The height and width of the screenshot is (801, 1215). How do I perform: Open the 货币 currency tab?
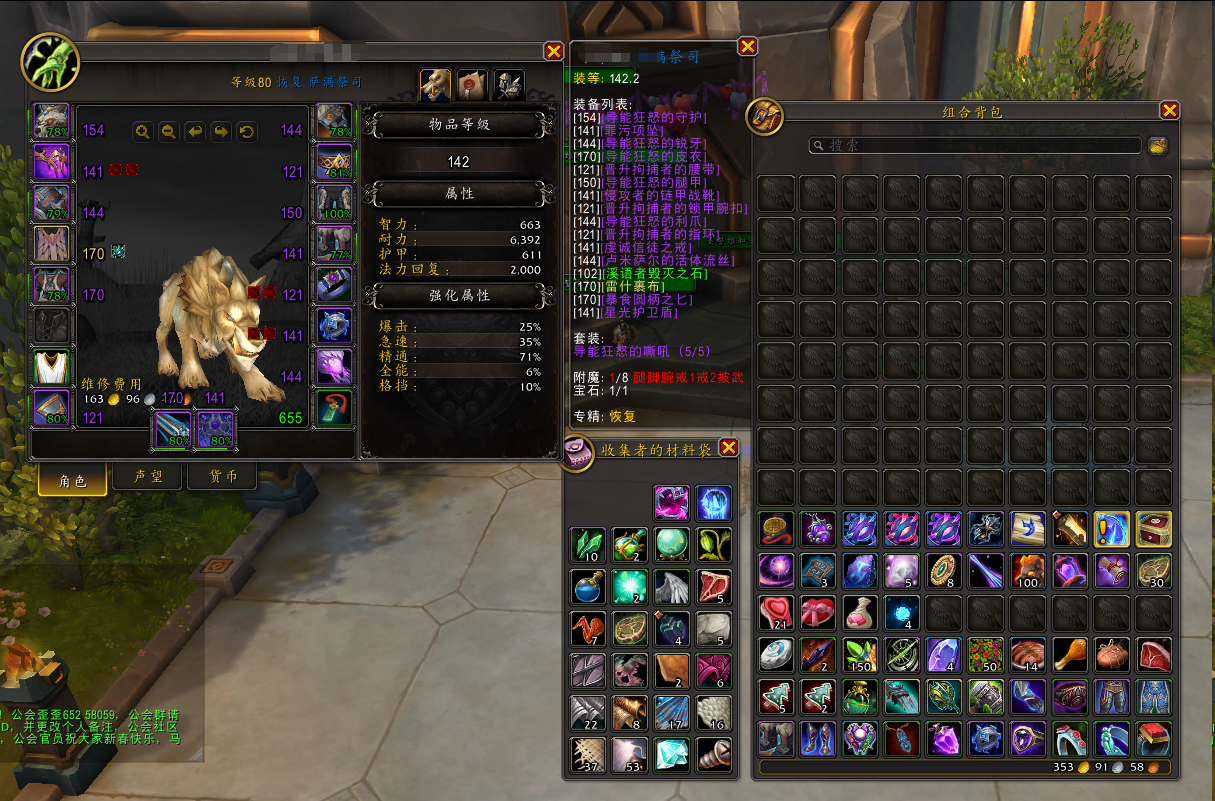pos(221,478)
